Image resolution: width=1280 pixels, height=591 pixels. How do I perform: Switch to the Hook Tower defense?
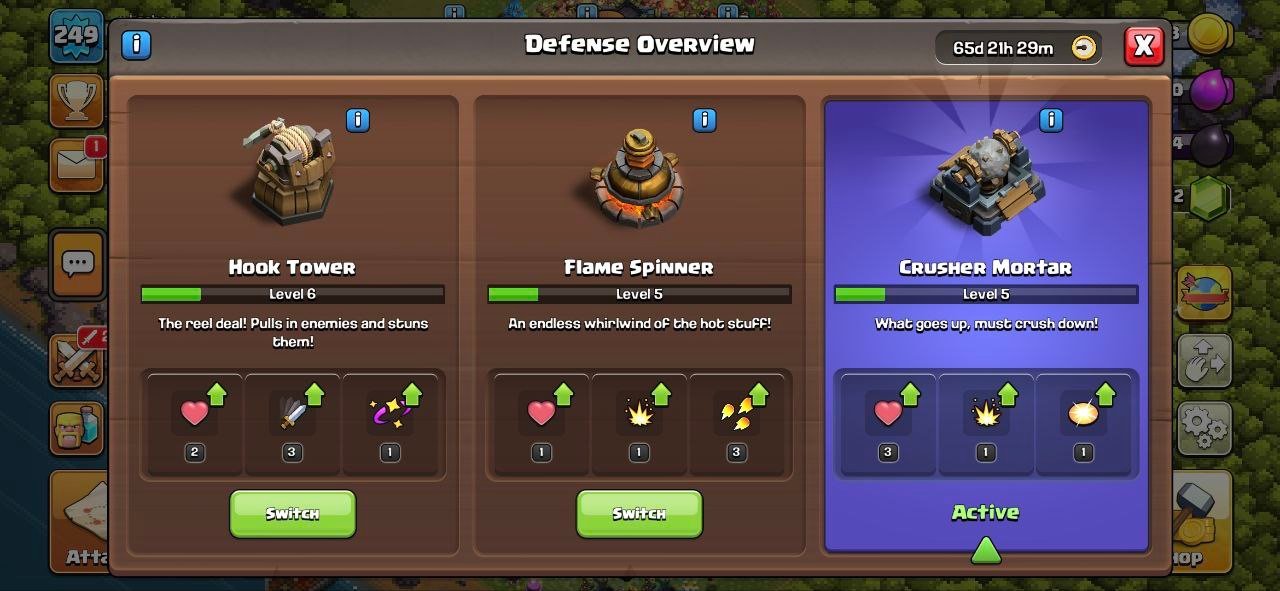pos(292,513)
